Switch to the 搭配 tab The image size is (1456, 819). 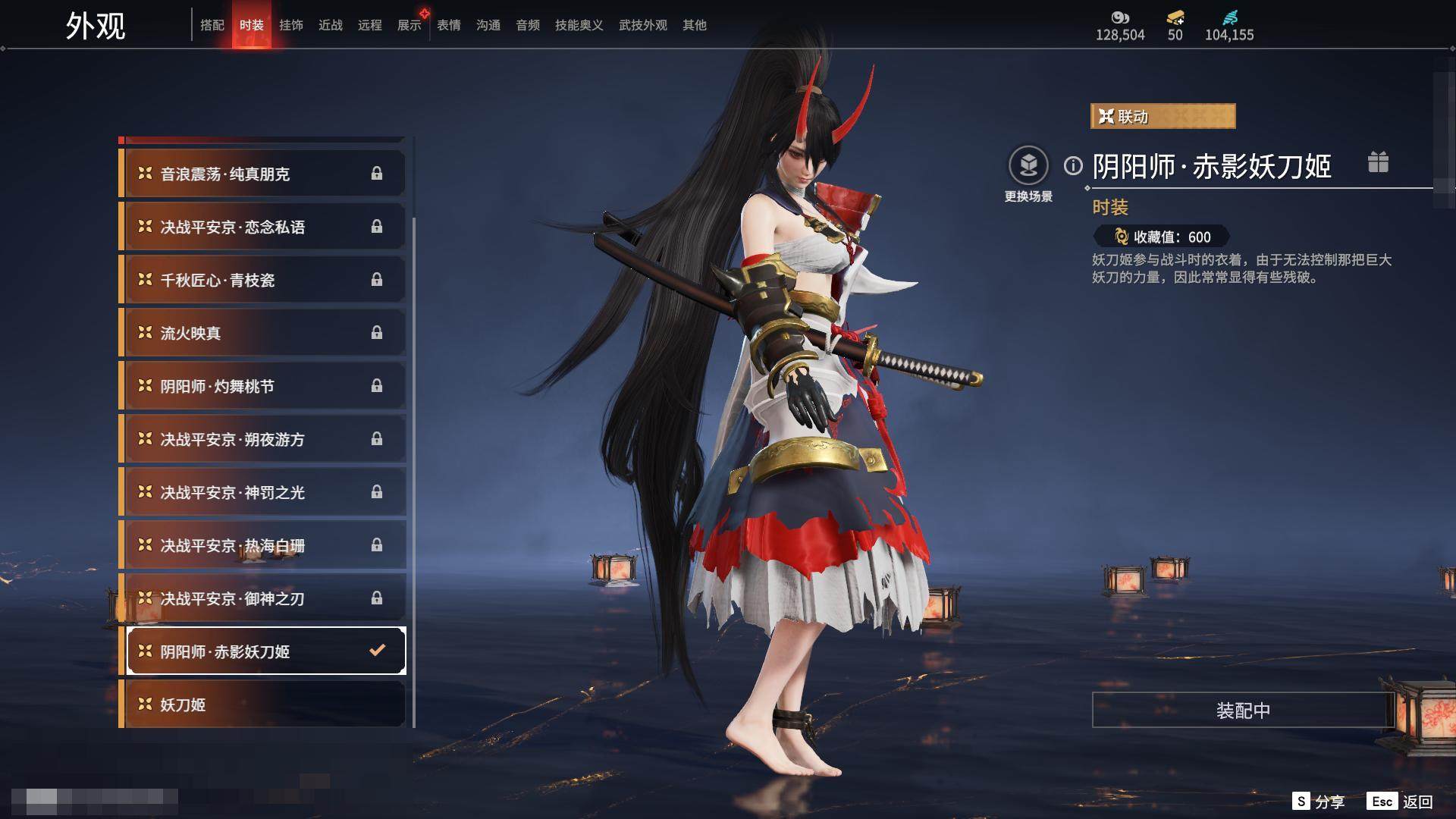coord(212,25)
